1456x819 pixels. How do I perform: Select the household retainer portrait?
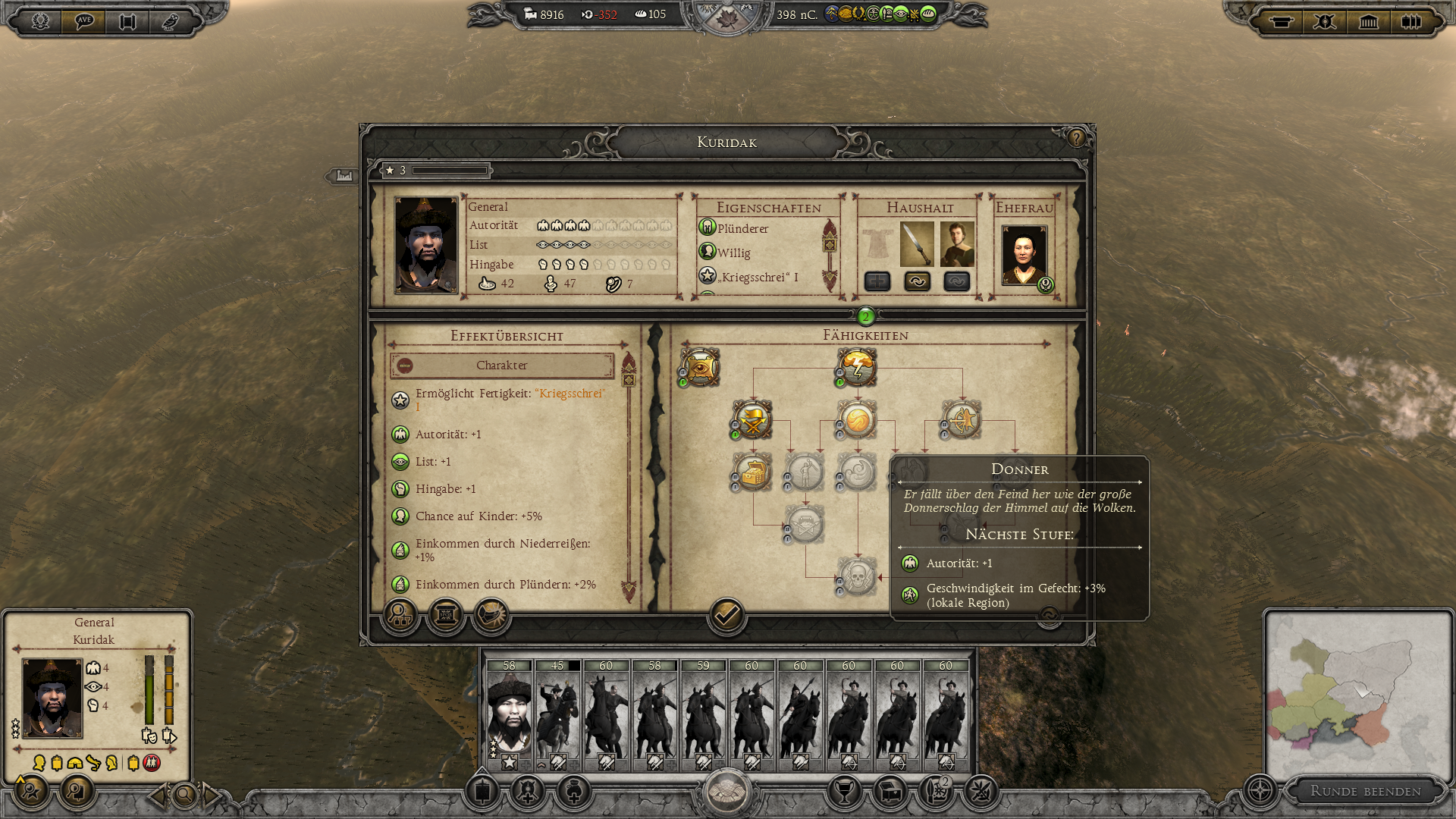957,244
